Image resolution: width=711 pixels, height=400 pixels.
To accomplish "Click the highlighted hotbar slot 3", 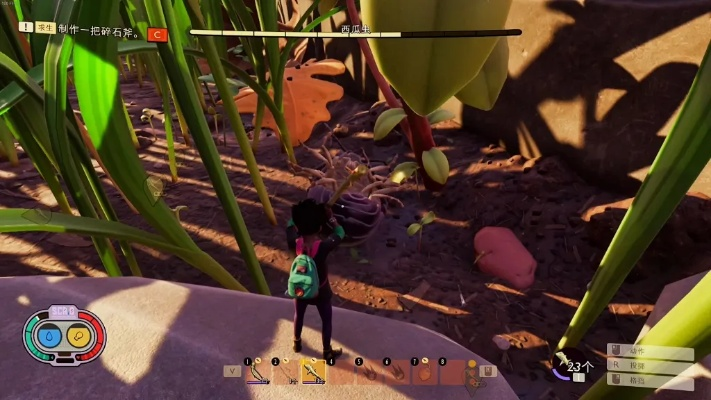I will (x=314, y=372).
